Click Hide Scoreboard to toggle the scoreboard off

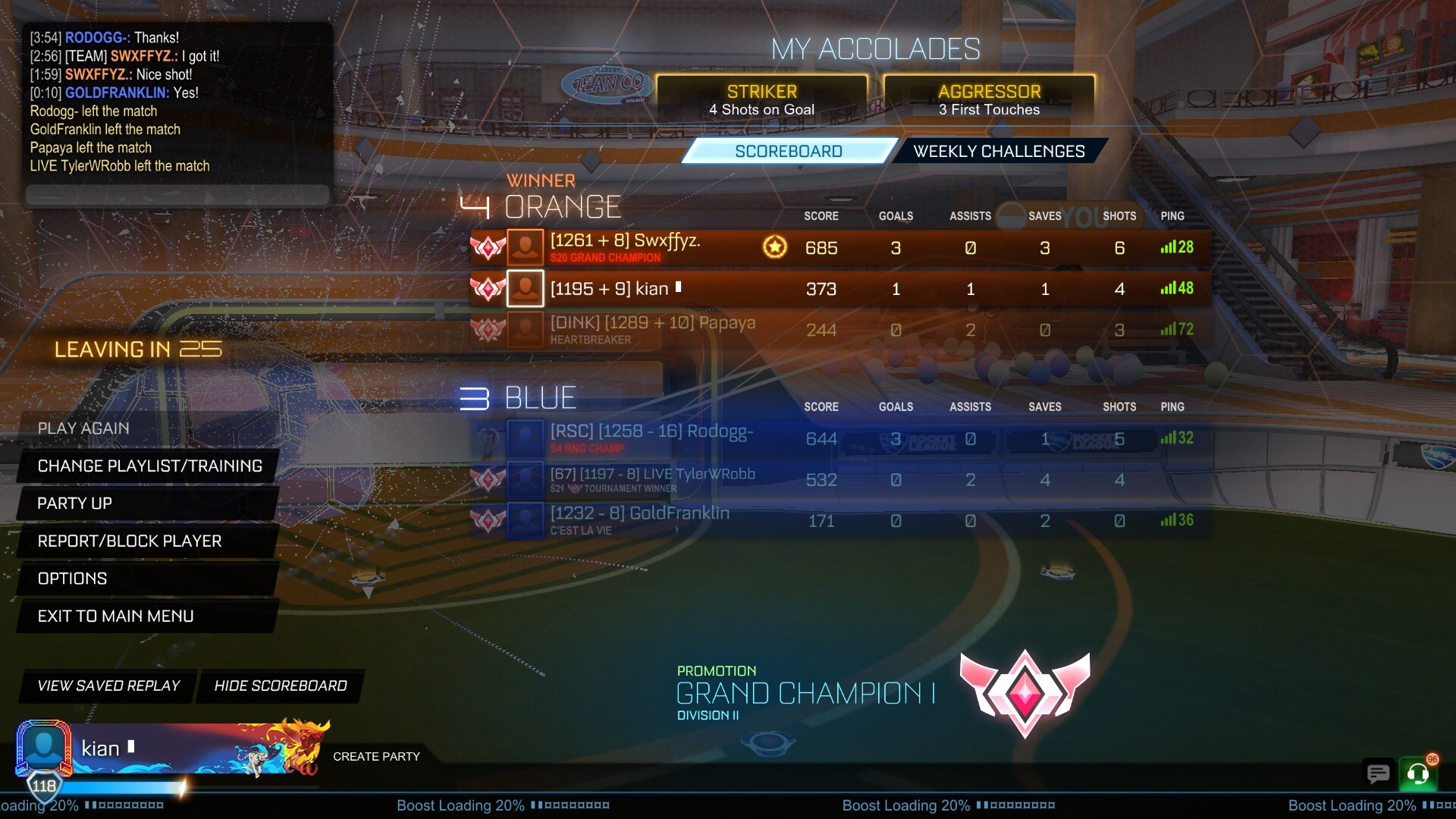coord(280,686)
